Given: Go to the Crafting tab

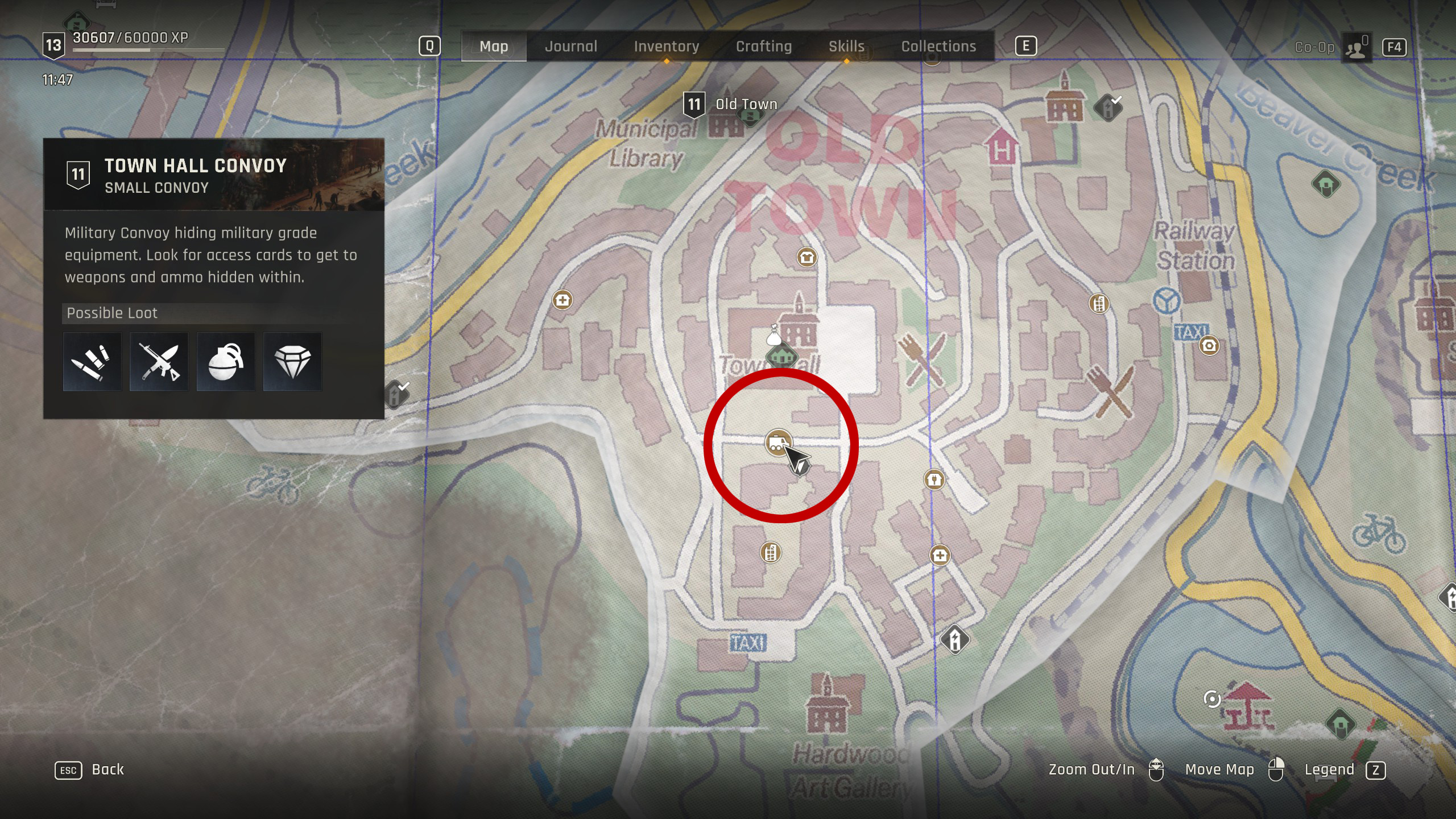Looking at the screenshot, I should [x=763, y=47].
